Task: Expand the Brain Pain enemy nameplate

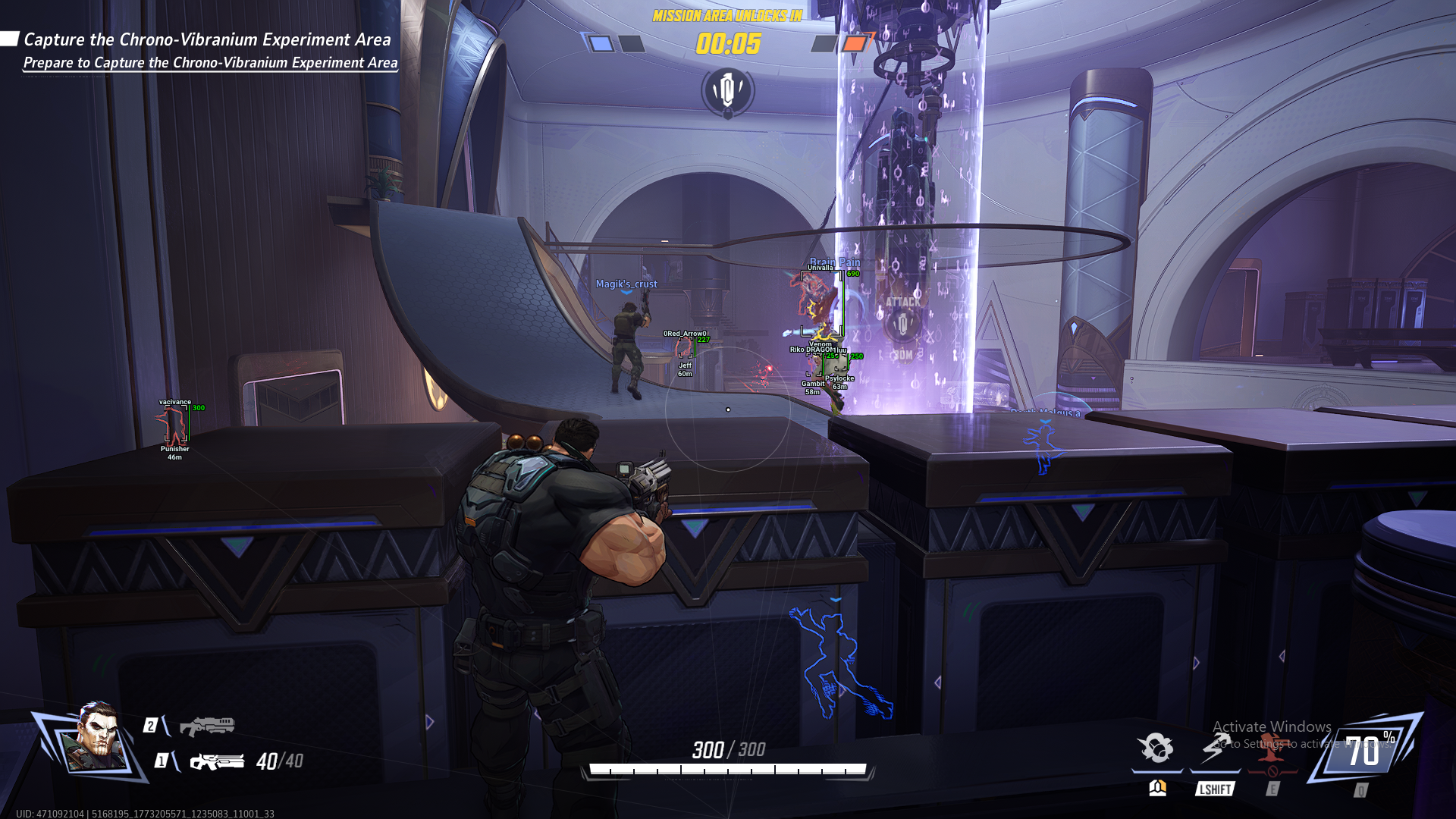Action: (x=834, y=261)
